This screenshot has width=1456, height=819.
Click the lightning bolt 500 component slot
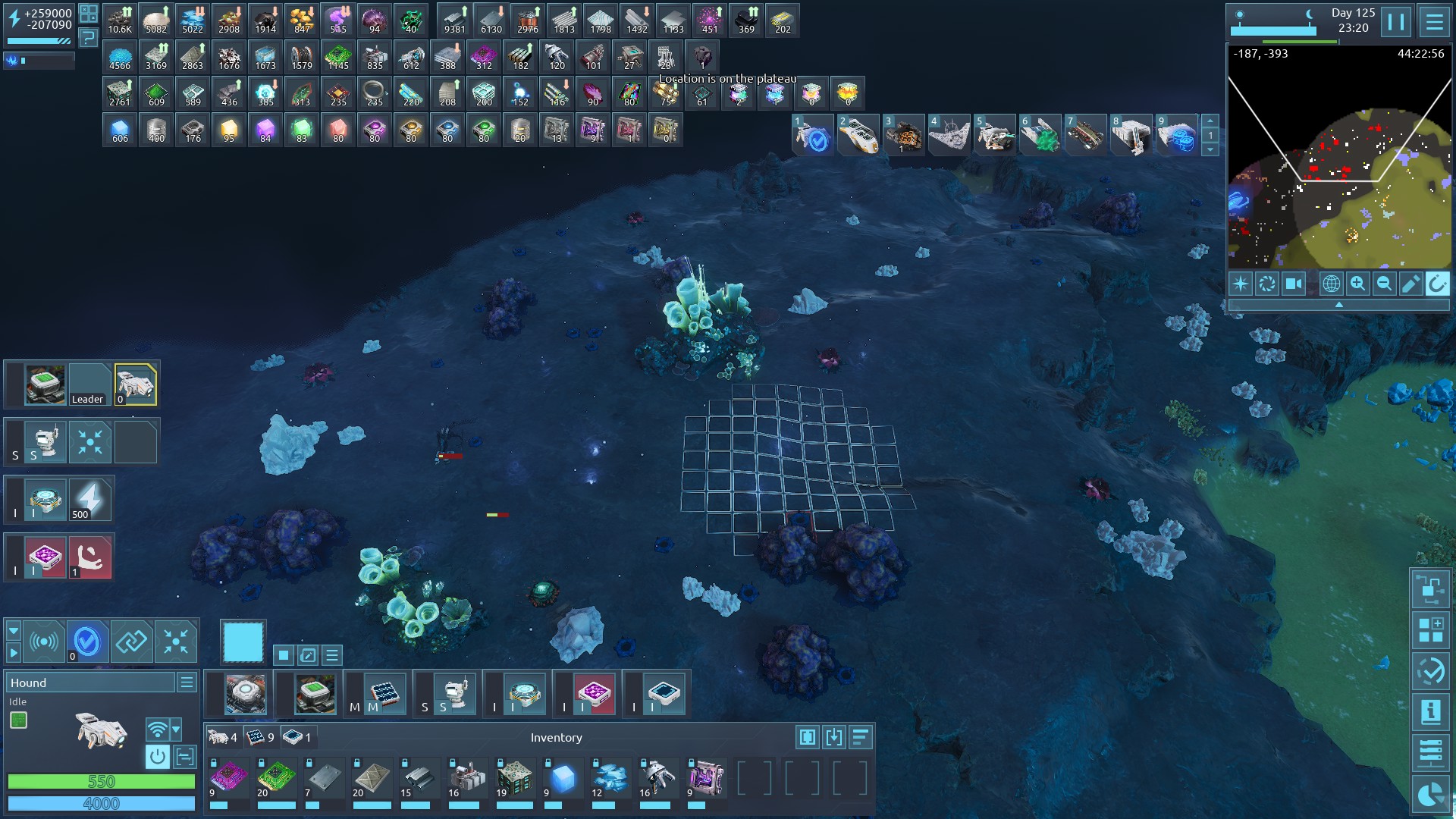click(90, 500)
